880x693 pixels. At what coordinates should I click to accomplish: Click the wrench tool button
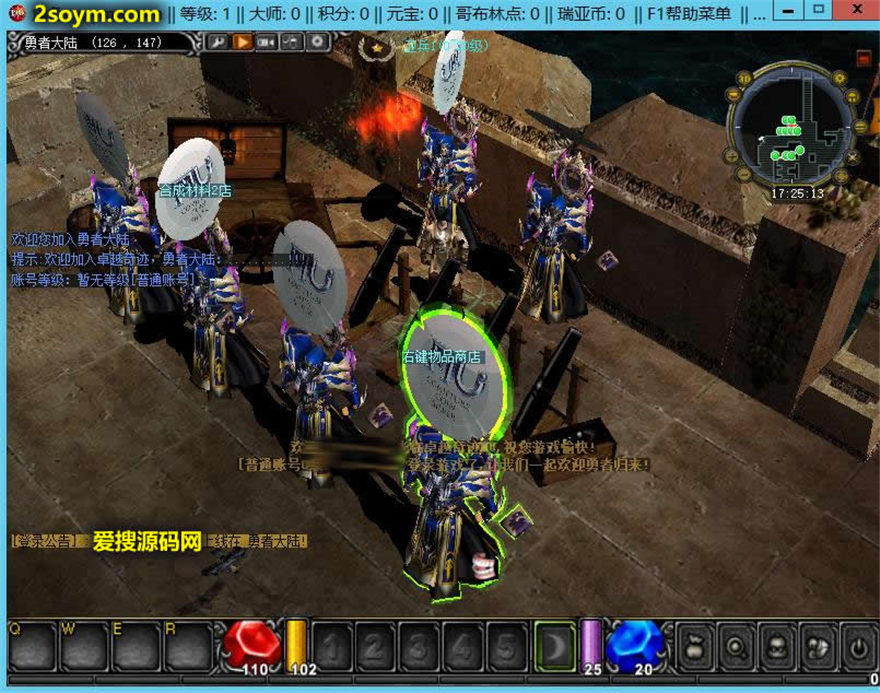coord(218,42)
